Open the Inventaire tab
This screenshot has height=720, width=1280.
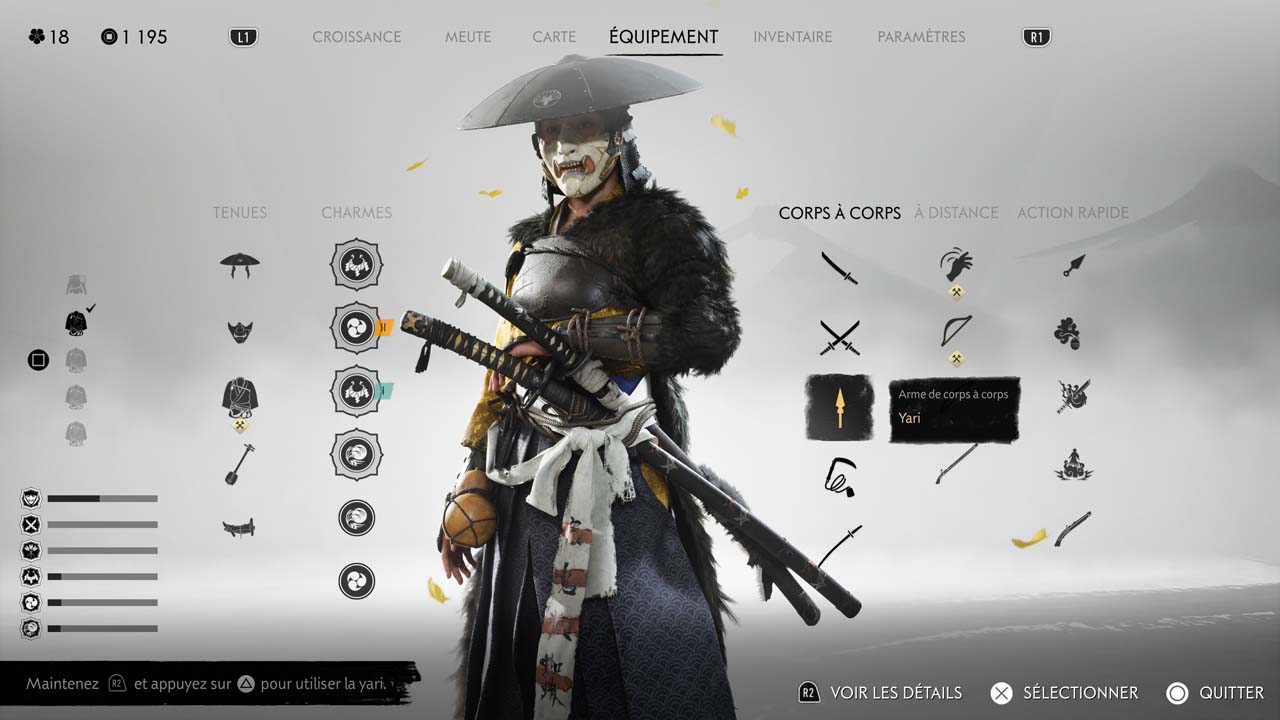click(x=792, y=37)
